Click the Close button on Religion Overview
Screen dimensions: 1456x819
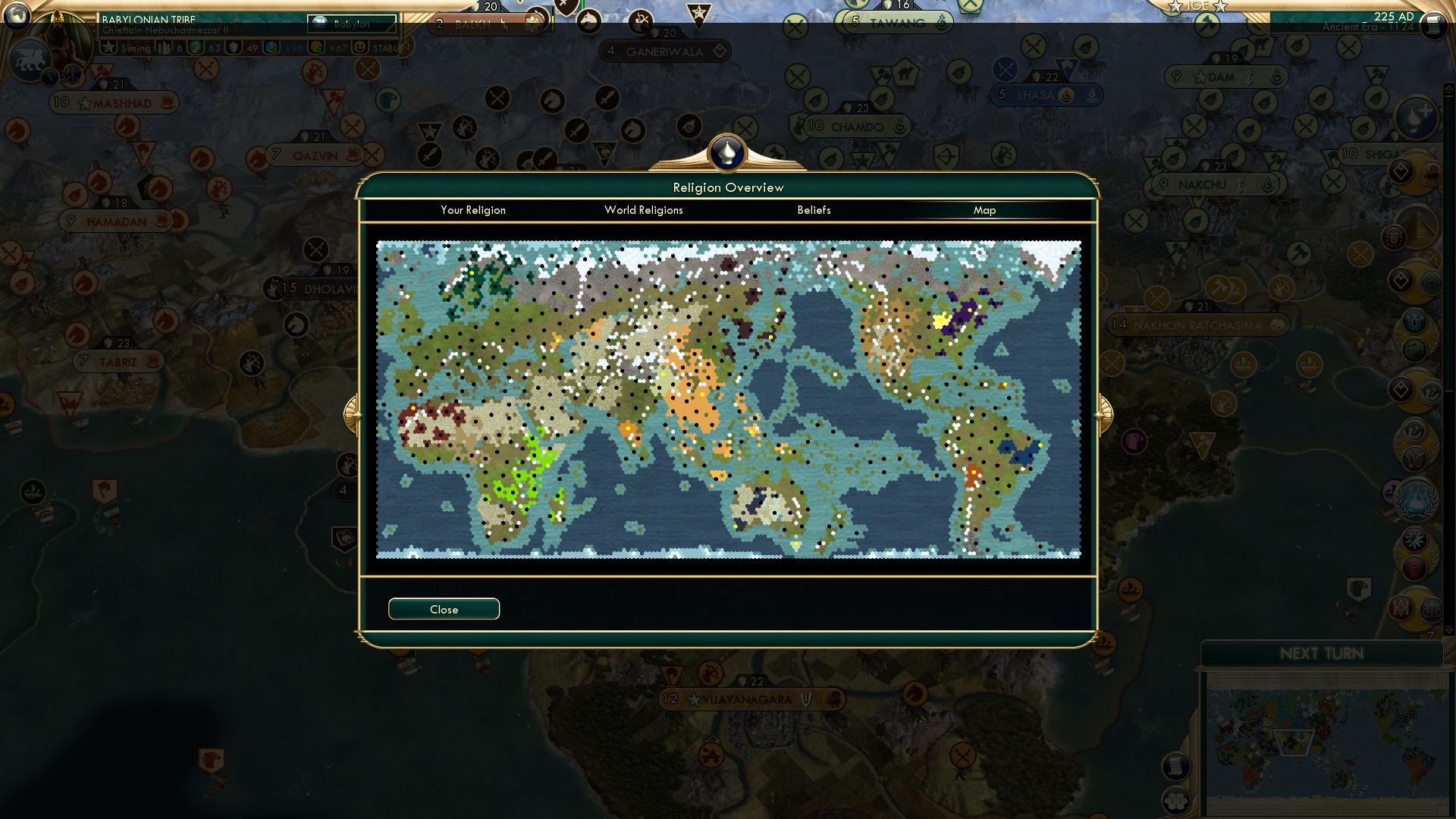point(444,608)
